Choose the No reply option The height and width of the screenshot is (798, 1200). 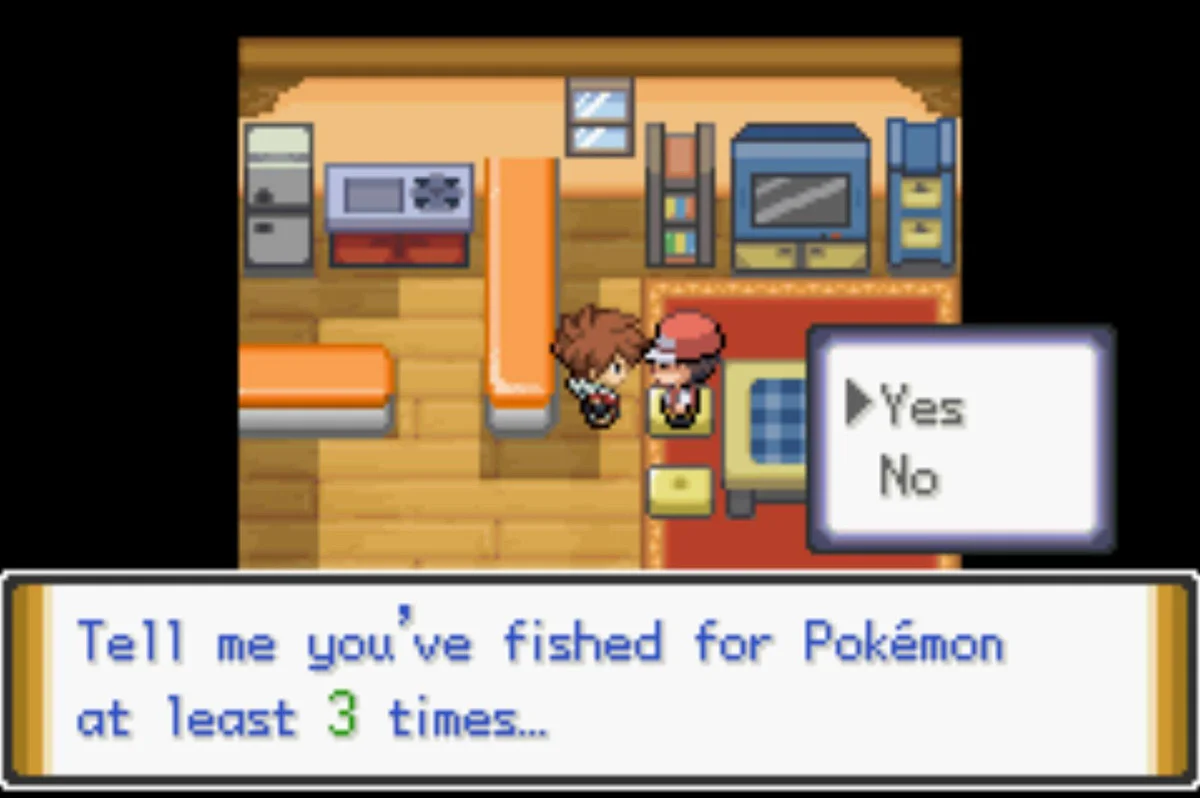click(x=909, y=477)
